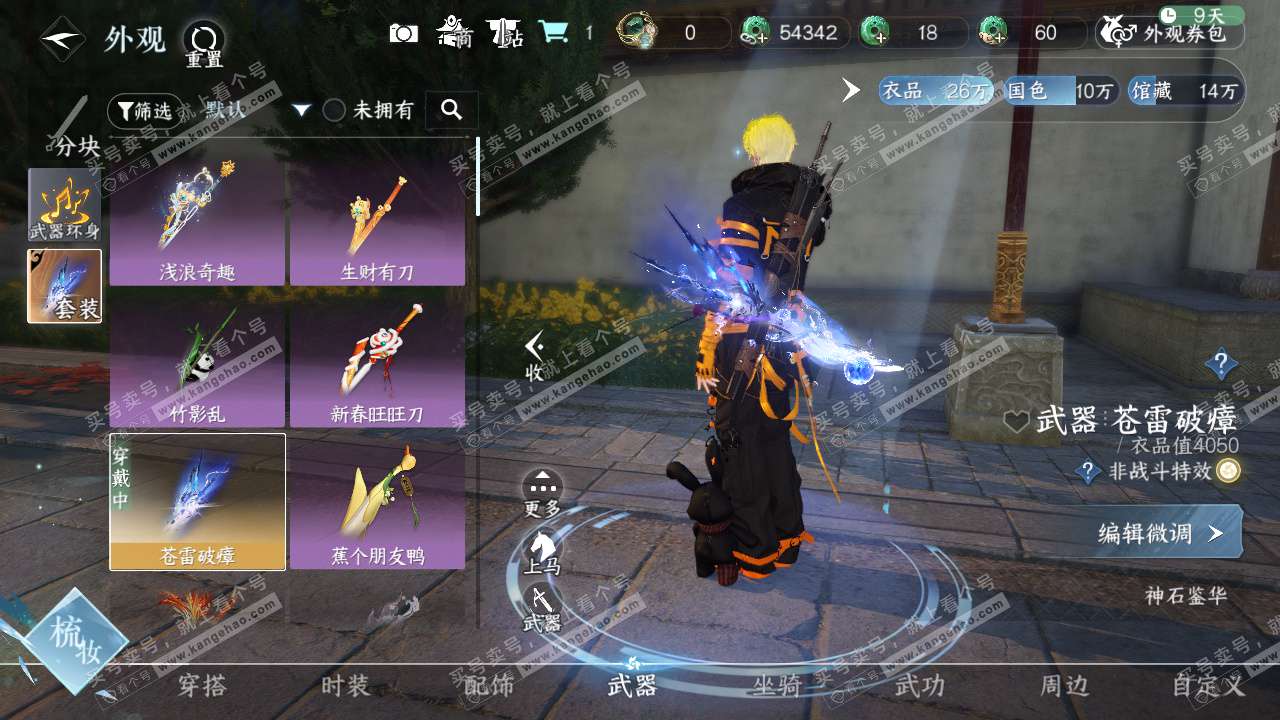Open the 外观券包 coupon pack
The image size is (1280, 720).
(x=1170, y=33)
